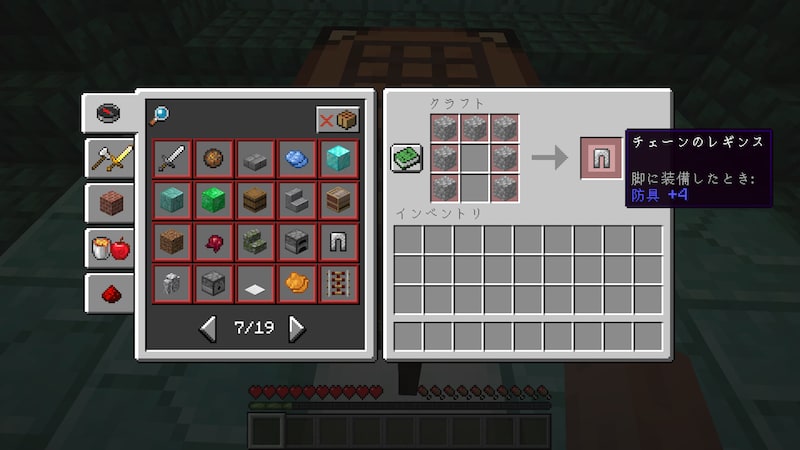This screenshot has height=450, width=800.
Task: Choose the stone stairs recipe
Action: [297, 200]
